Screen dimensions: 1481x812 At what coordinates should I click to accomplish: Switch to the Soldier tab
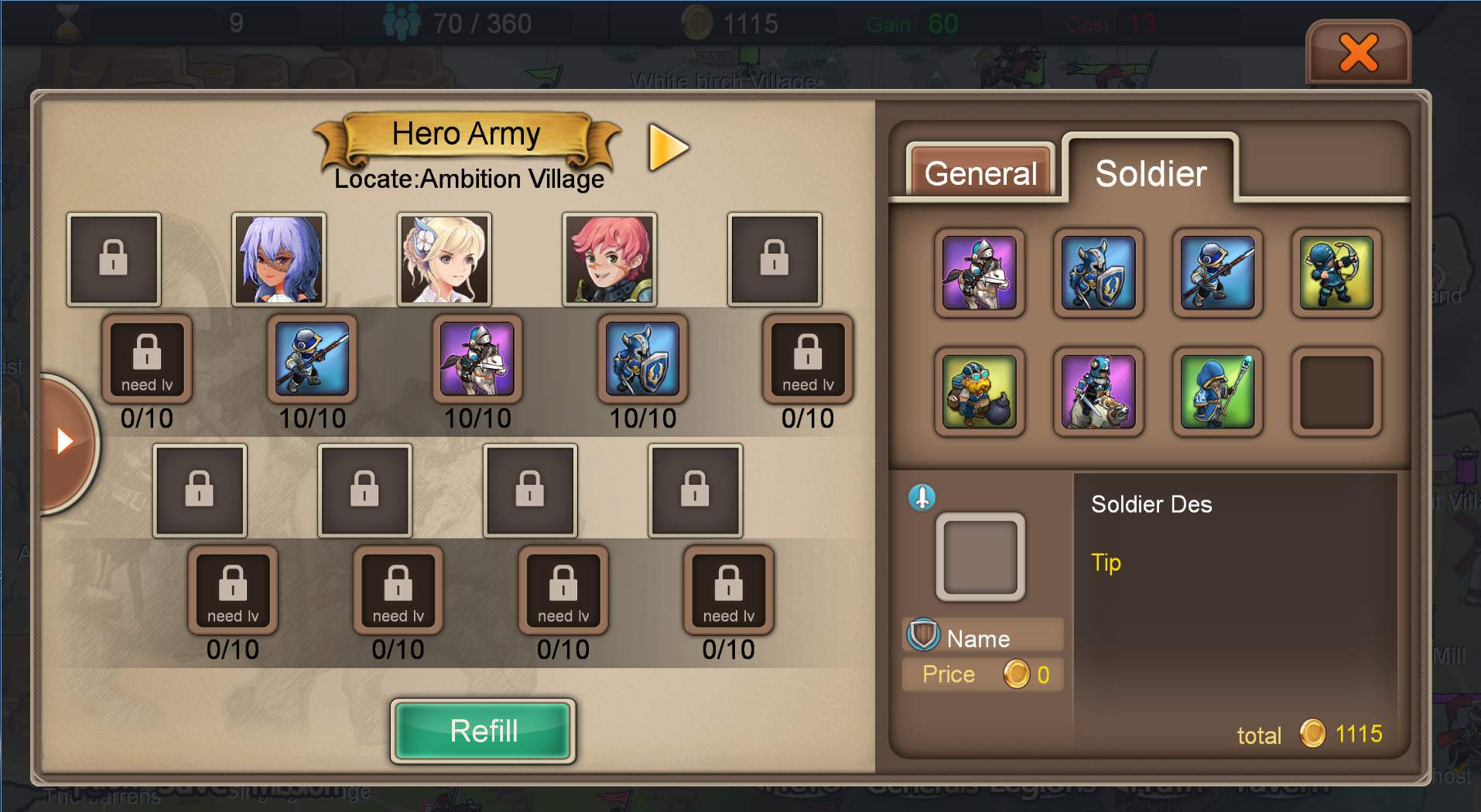pos(1148,172)
